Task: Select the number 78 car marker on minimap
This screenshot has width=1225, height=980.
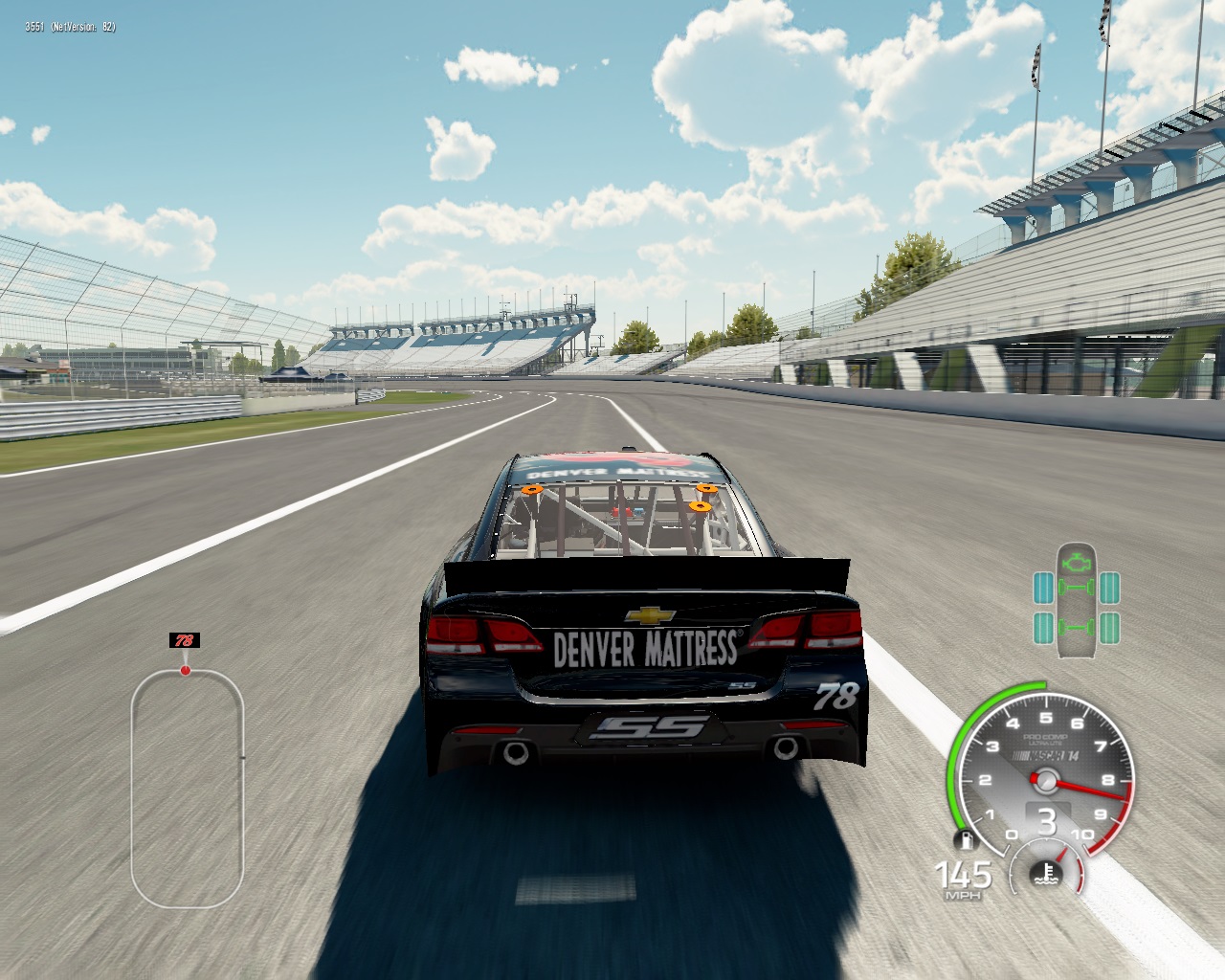Action: point(184,641)
